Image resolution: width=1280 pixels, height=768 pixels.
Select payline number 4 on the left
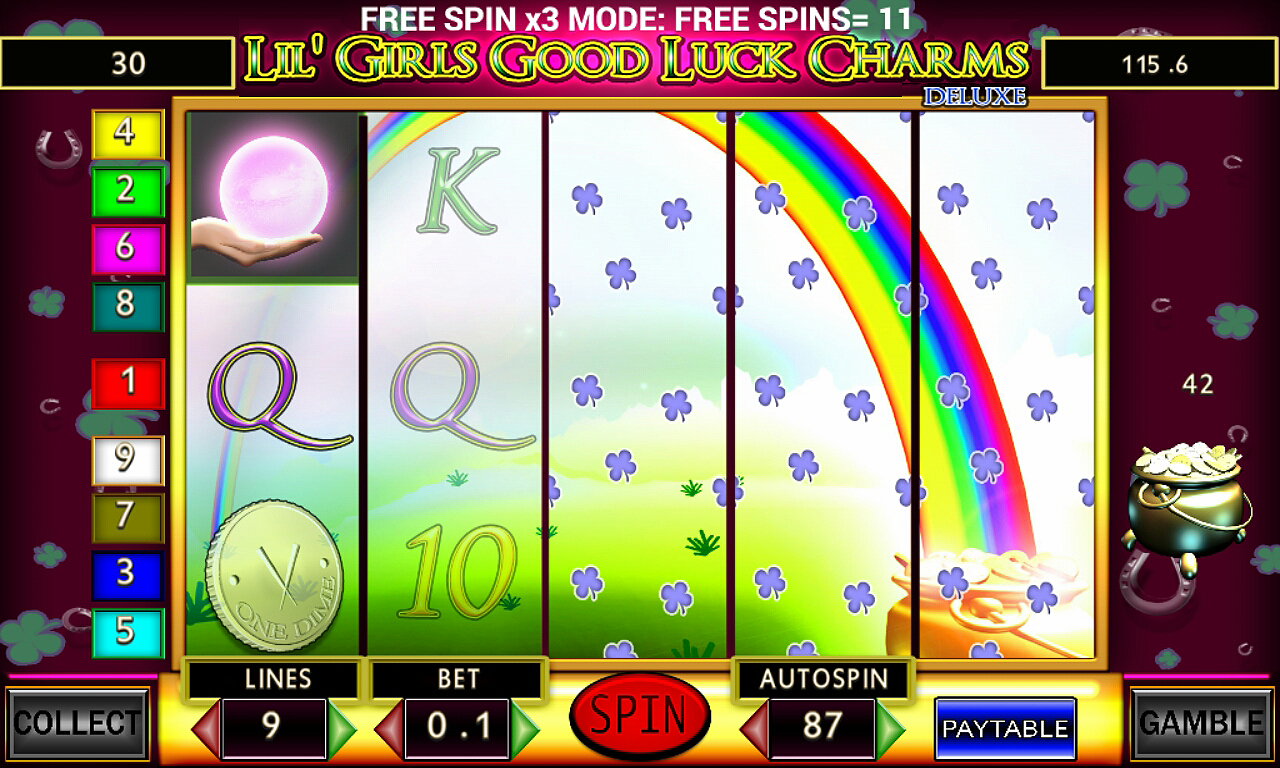(x=126, y=134)
